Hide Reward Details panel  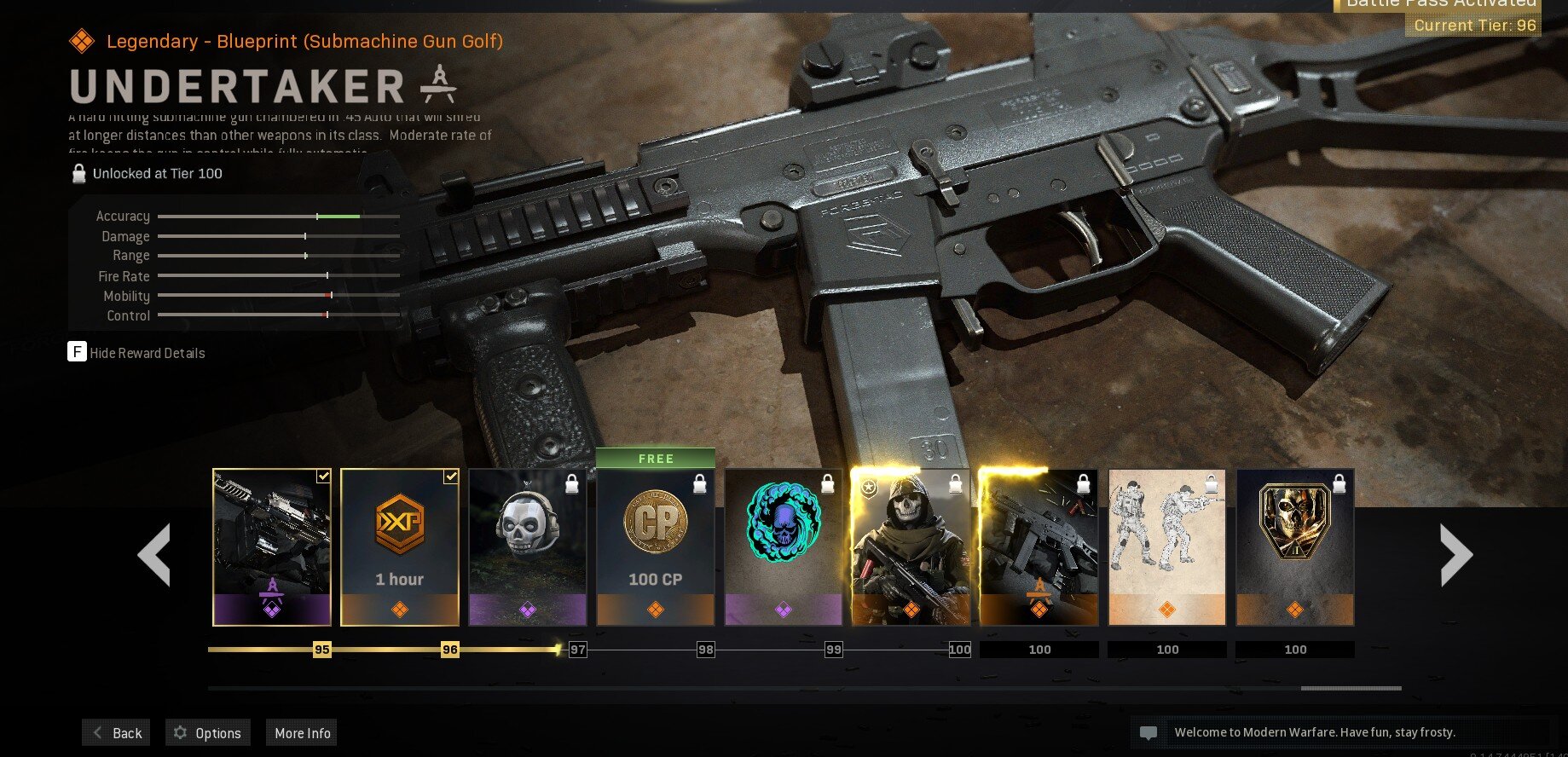[136, 353]
